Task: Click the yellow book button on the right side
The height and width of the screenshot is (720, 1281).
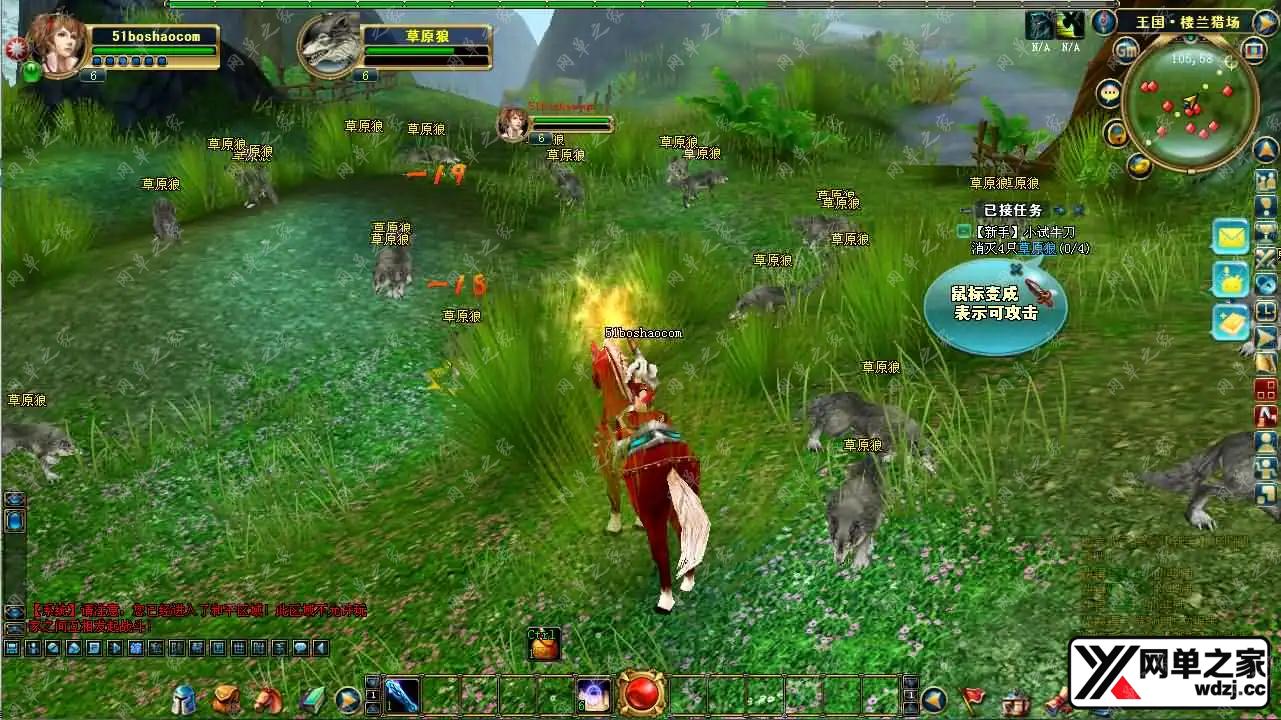Action: pyautogui.click(x=1231, y=322)
